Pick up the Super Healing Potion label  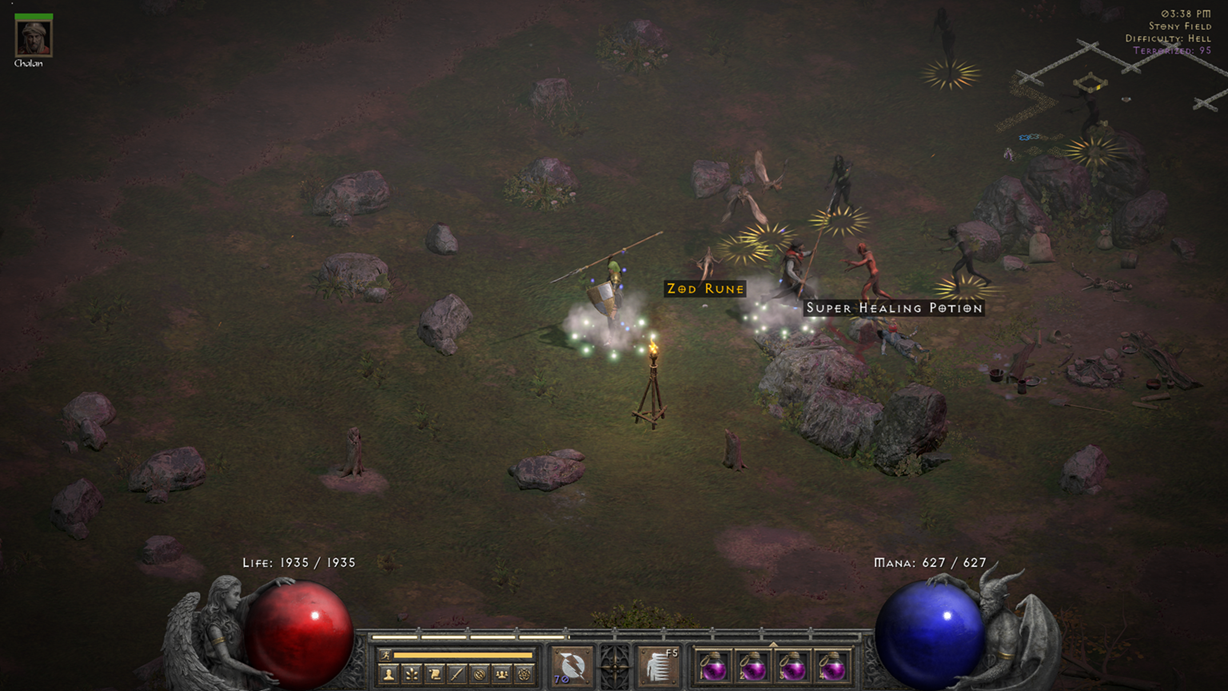[894, 308]
